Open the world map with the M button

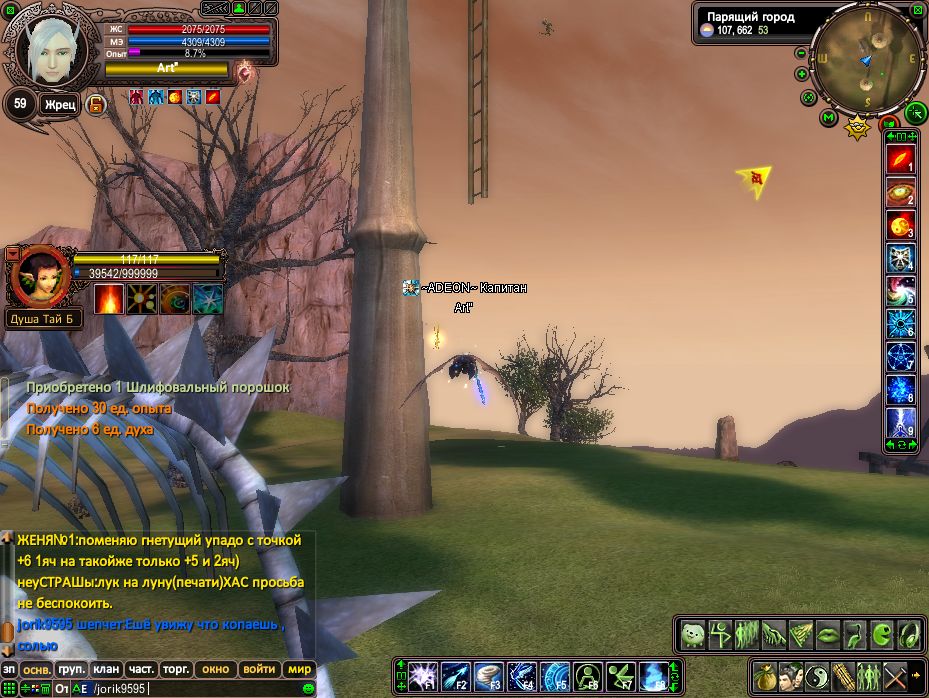coord(829,118)
